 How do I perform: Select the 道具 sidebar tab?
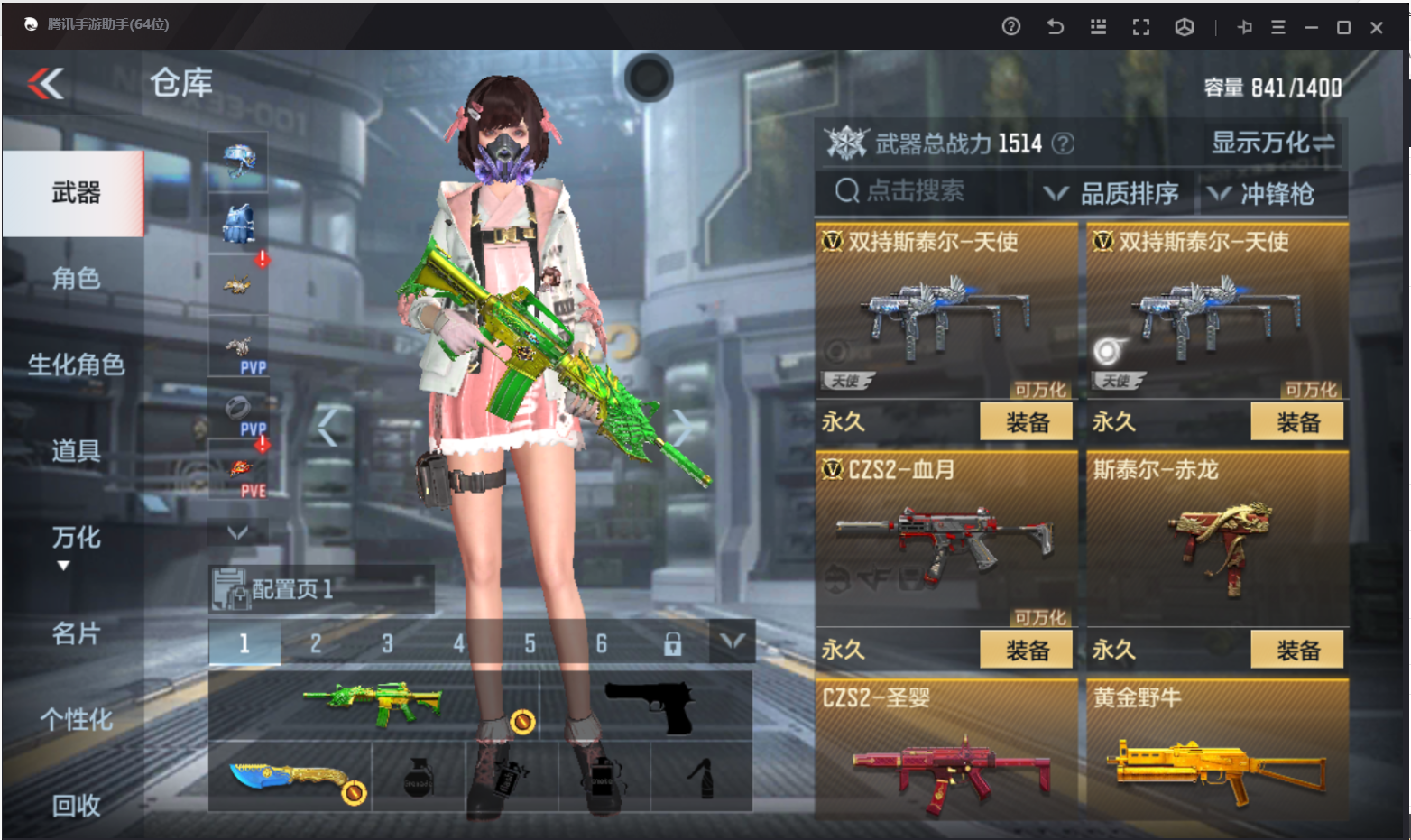click(x=76, y=450)
